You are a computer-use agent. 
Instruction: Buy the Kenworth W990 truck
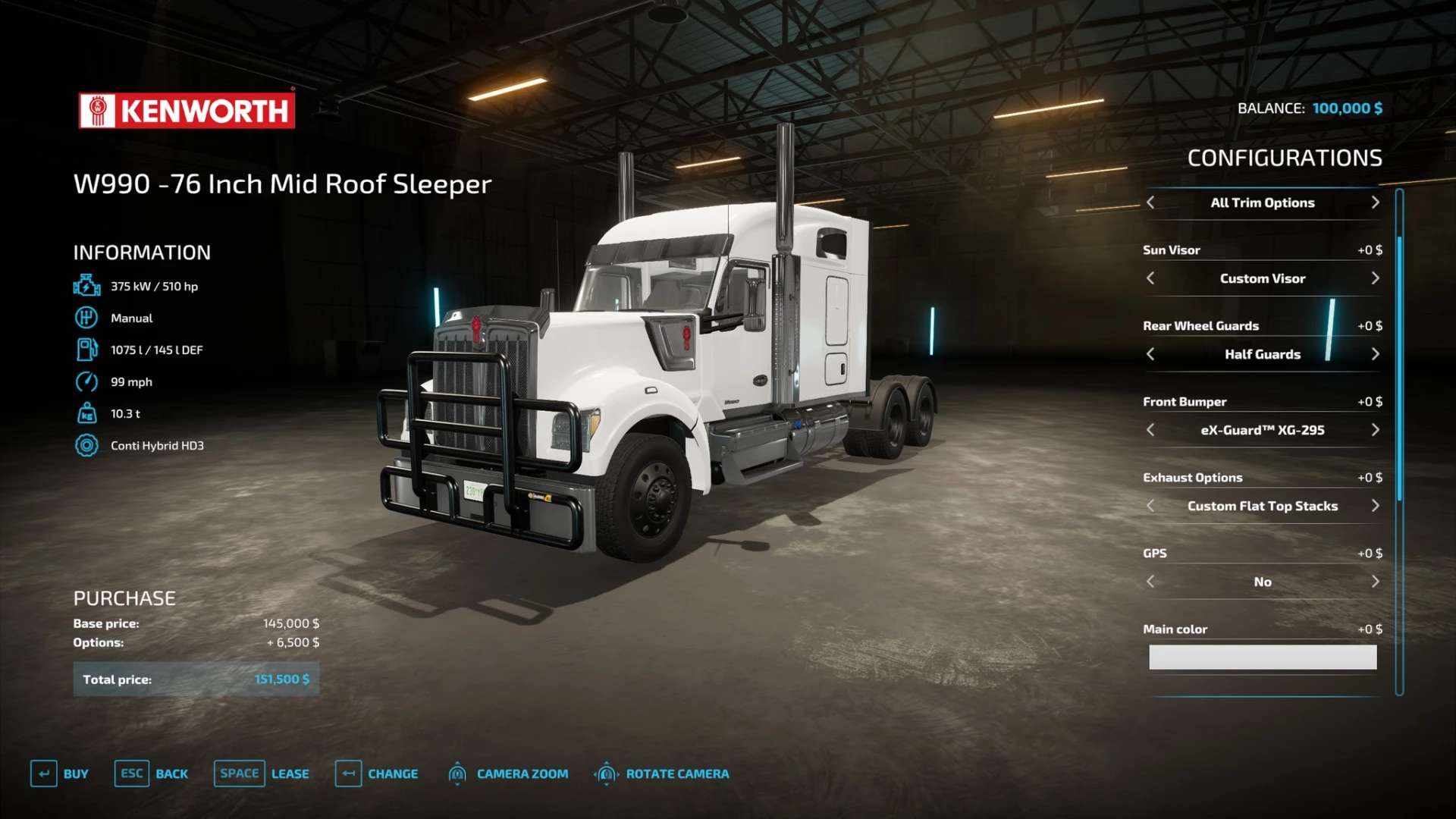pyautogui.click(x=60, y=773)
